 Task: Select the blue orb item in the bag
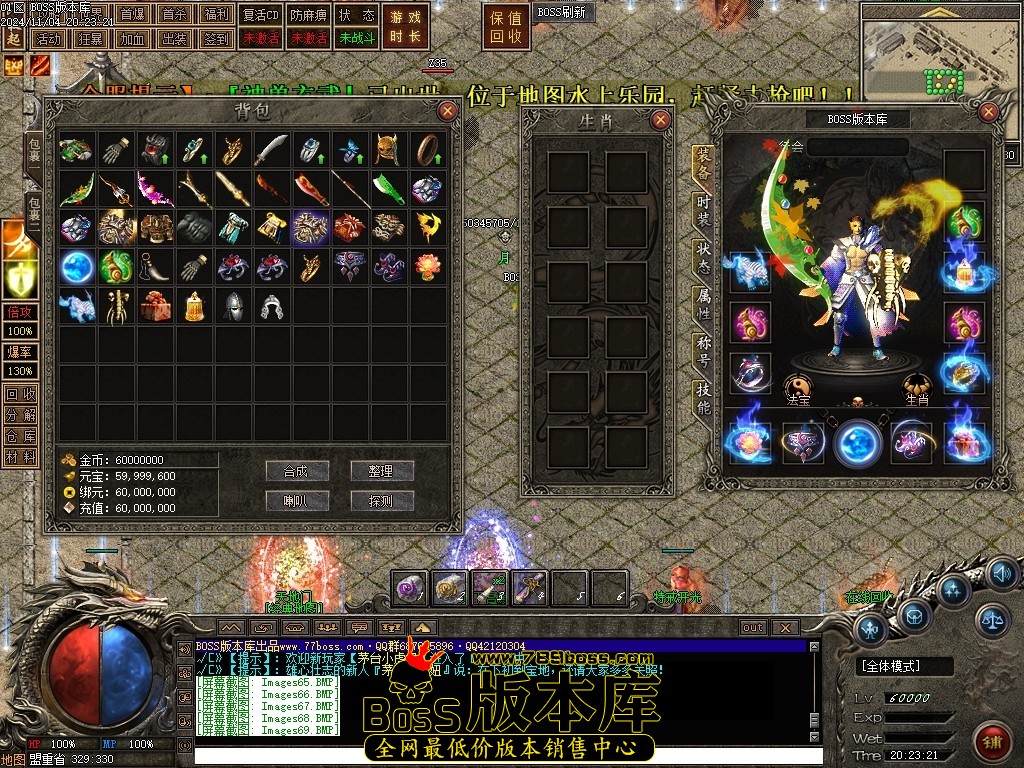point(76,267)
